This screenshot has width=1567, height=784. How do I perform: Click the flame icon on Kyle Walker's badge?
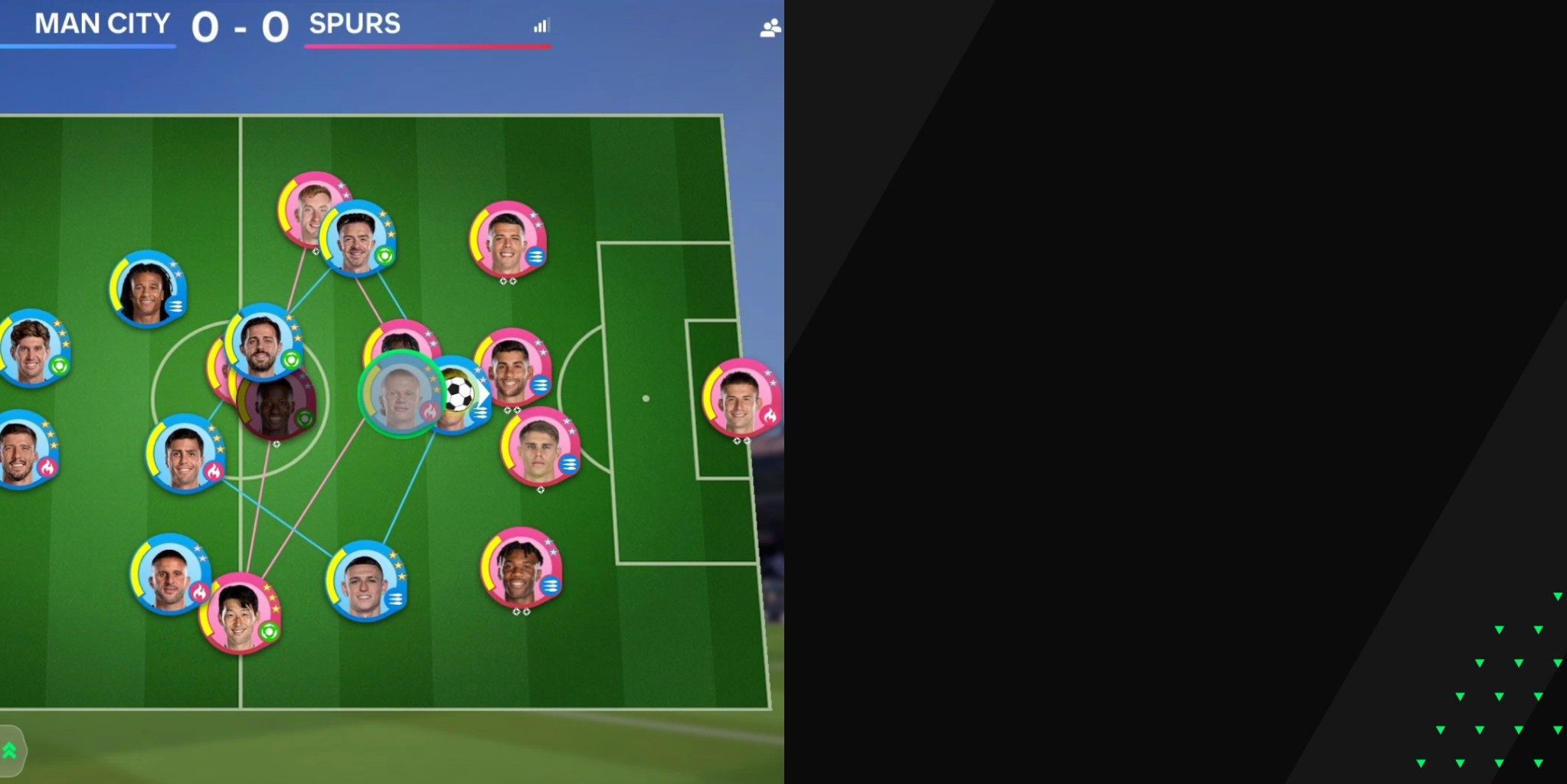pos(199,590)
